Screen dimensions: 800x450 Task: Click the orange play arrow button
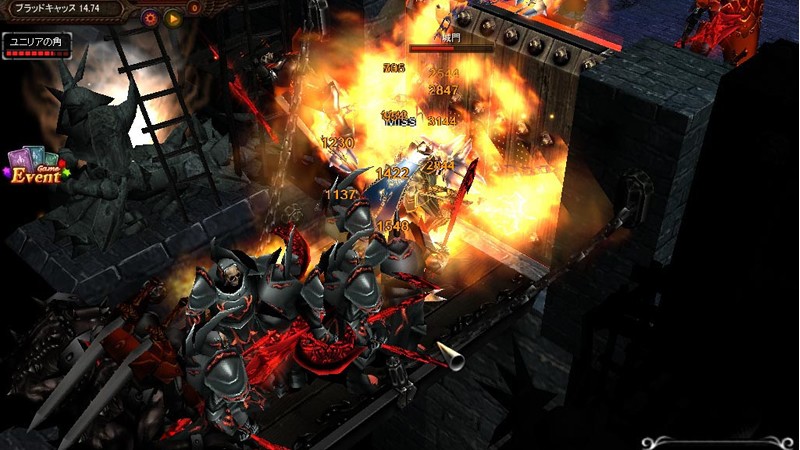pyautogui.click(x=173, y=17)
